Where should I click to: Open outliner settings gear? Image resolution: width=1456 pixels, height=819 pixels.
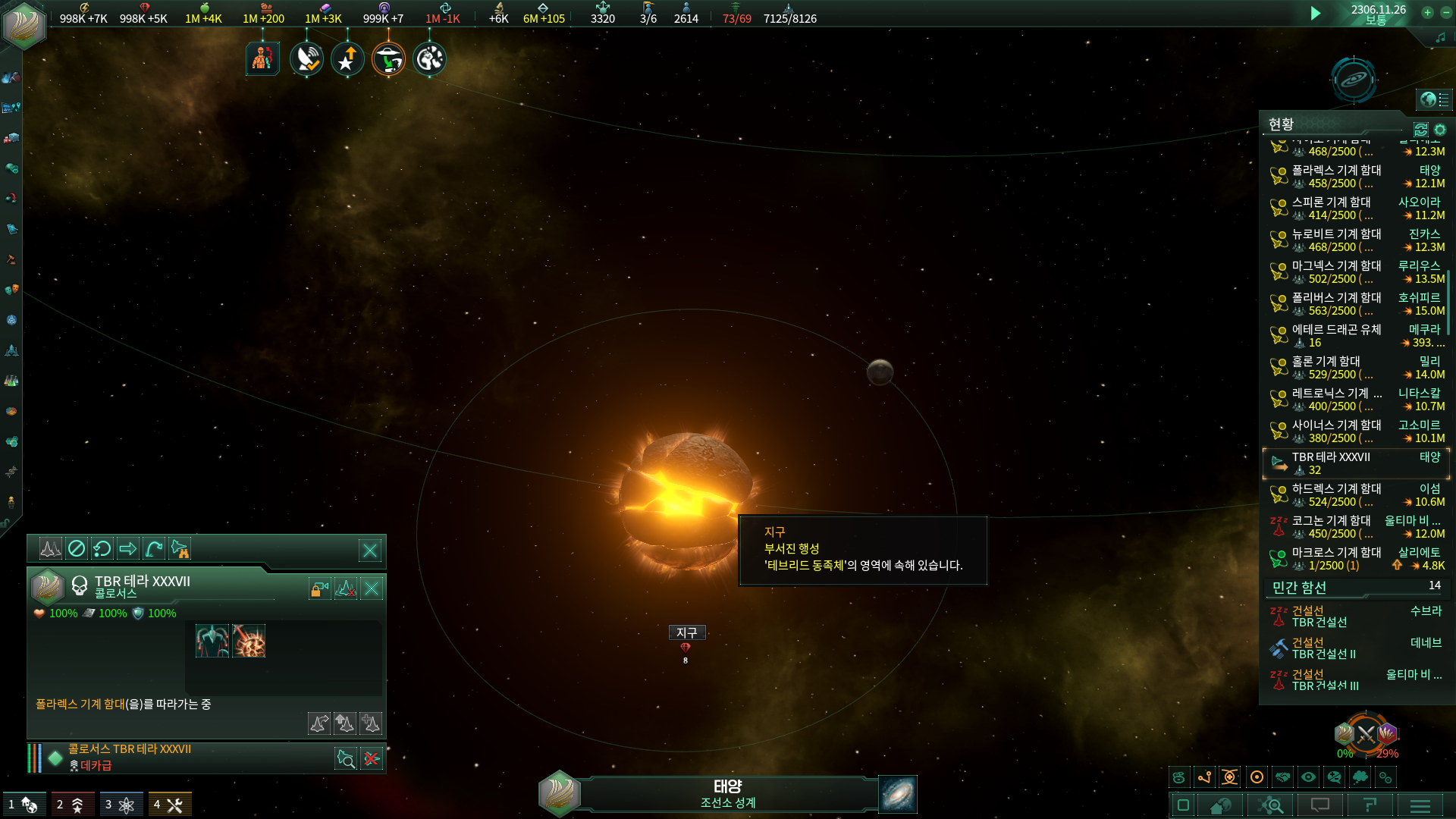coord(1440,130)
